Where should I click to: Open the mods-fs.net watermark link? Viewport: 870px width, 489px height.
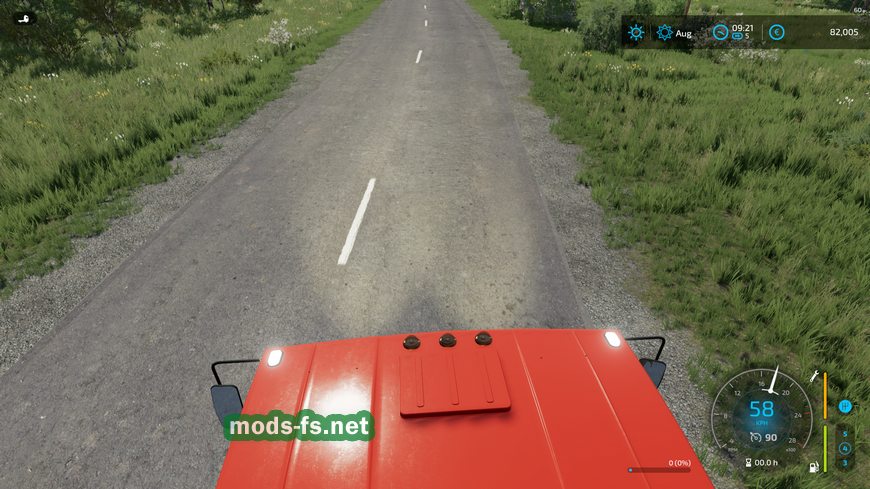(x=300, y=427)
